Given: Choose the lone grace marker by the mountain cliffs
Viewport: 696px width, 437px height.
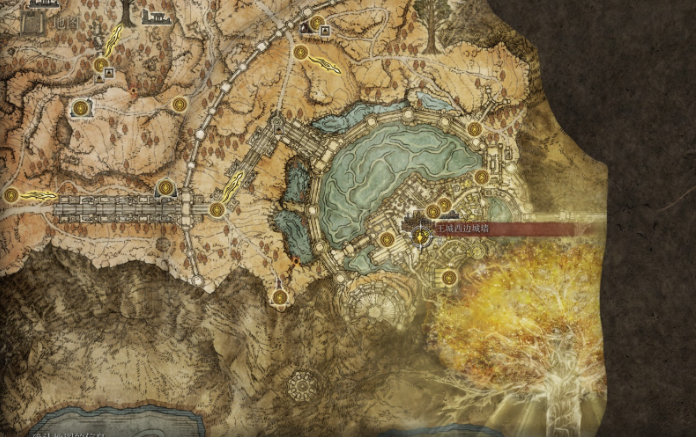Looking at the screenshot, I should coord(279,297).
